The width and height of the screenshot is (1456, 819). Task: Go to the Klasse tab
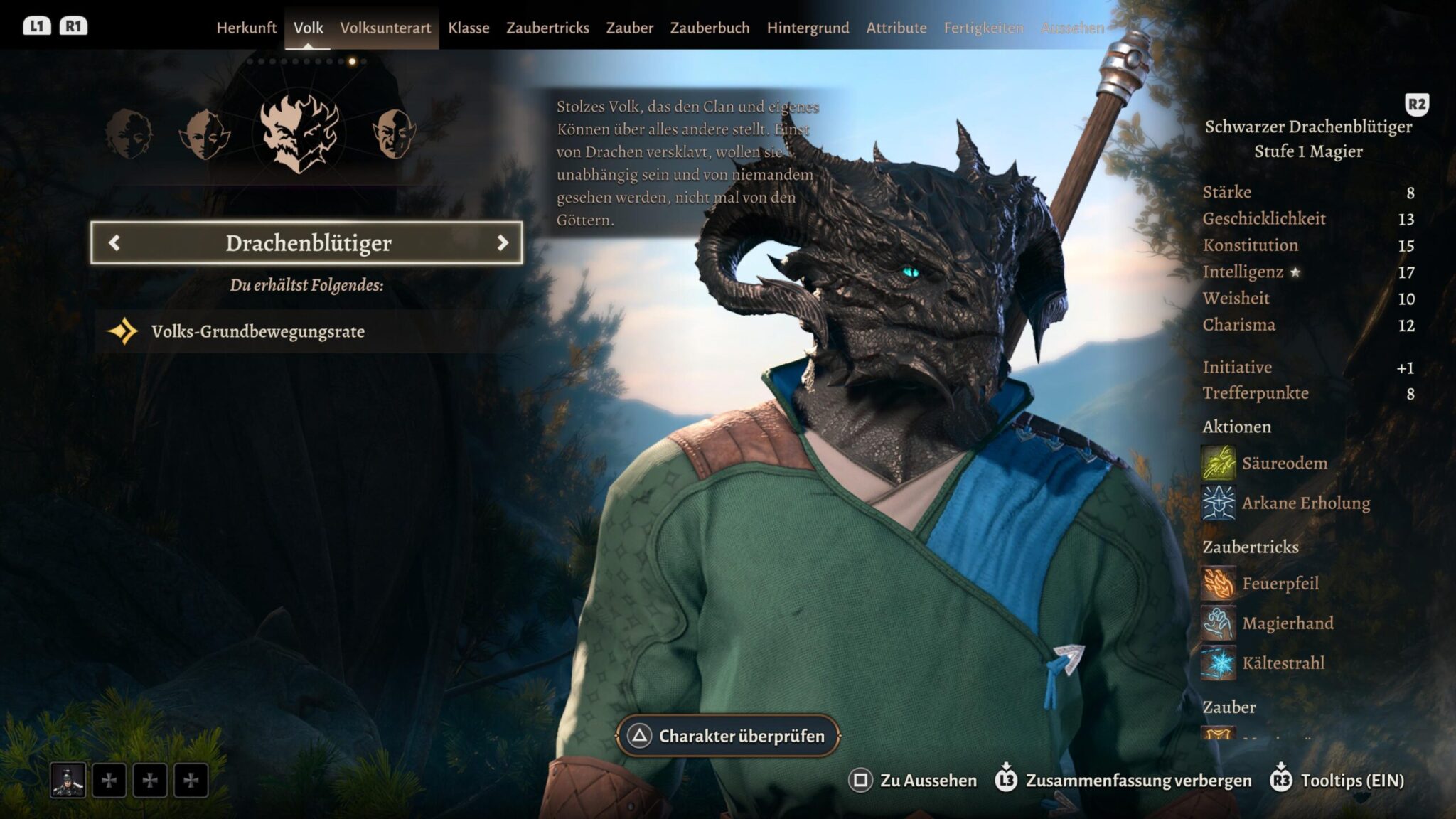click(x=469, y=28)
